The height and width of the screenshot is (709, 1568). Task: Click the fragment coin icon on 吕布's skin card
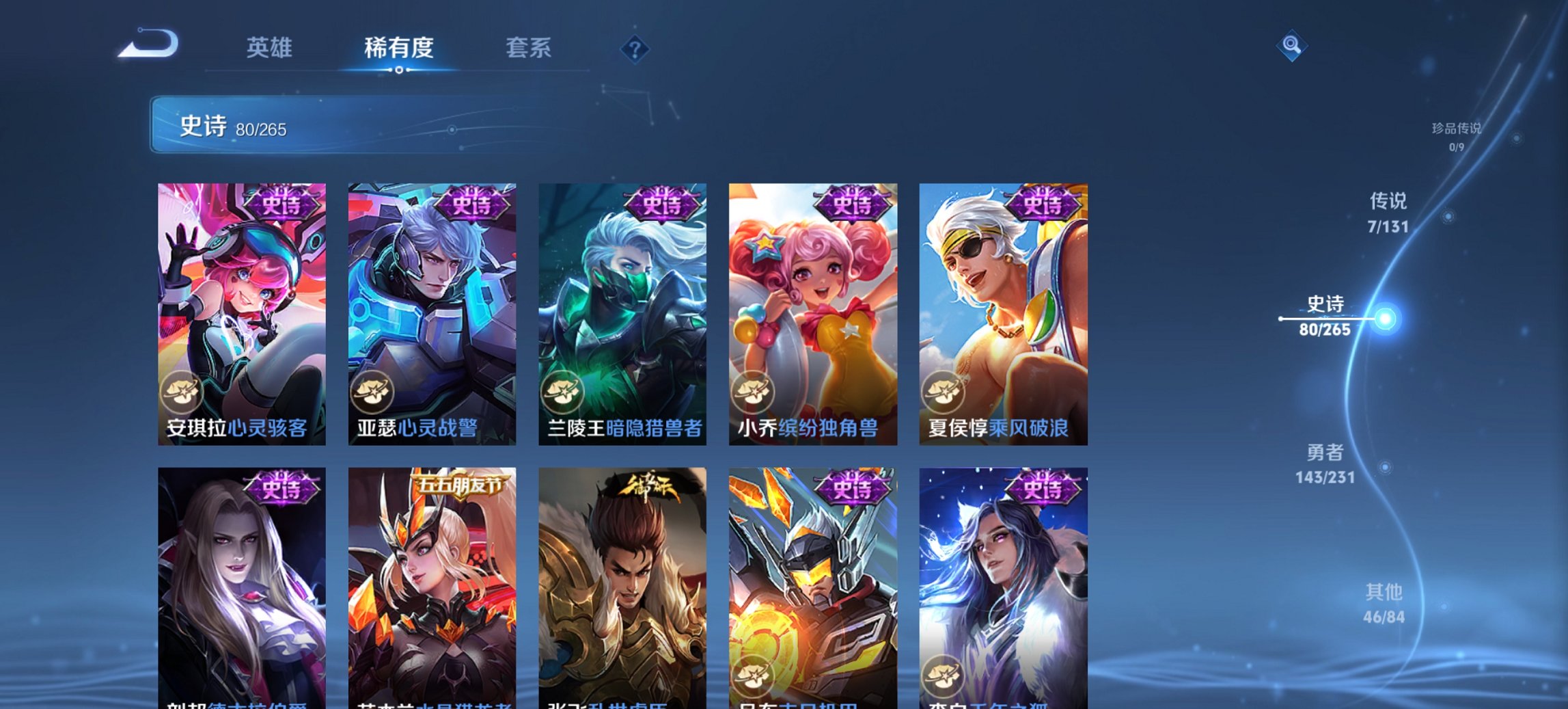(x=754, y=676)
